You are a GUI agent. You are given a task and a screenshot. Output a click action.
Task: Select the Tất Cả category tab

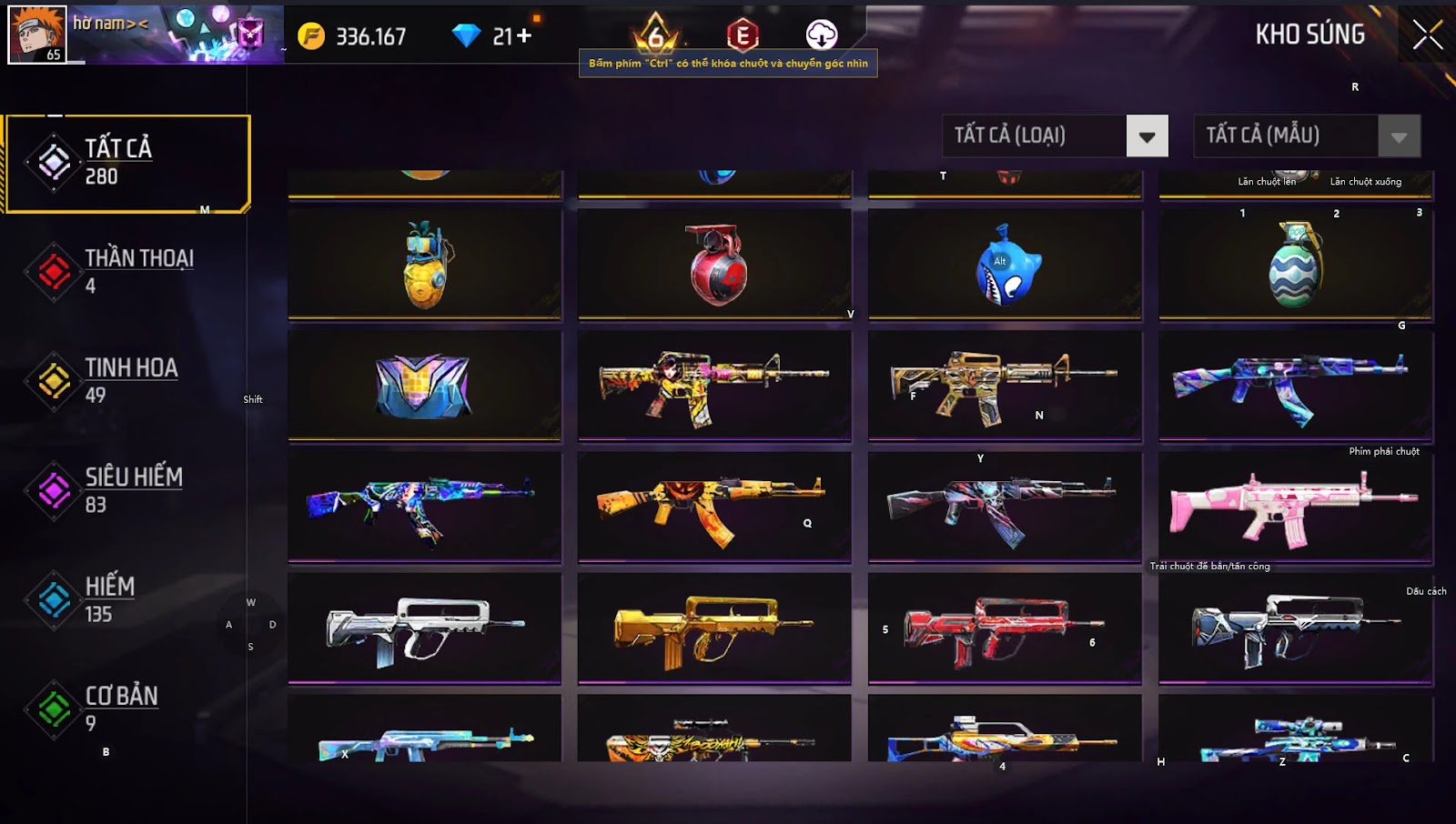127,164
